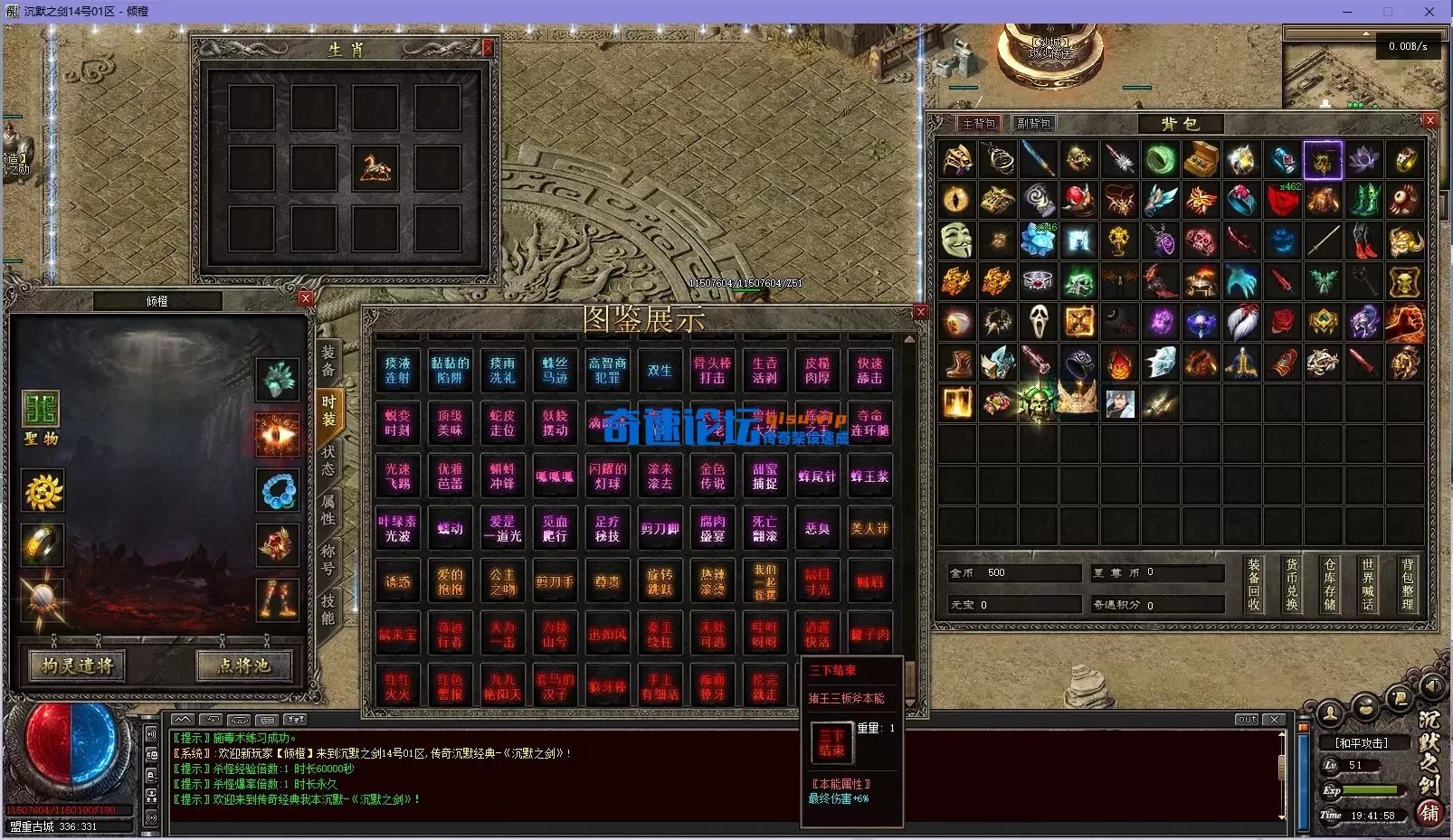Select the horse slot in 生肖 panel
Viewport: 1453px width, 840px height.
(x=375, y=167)
